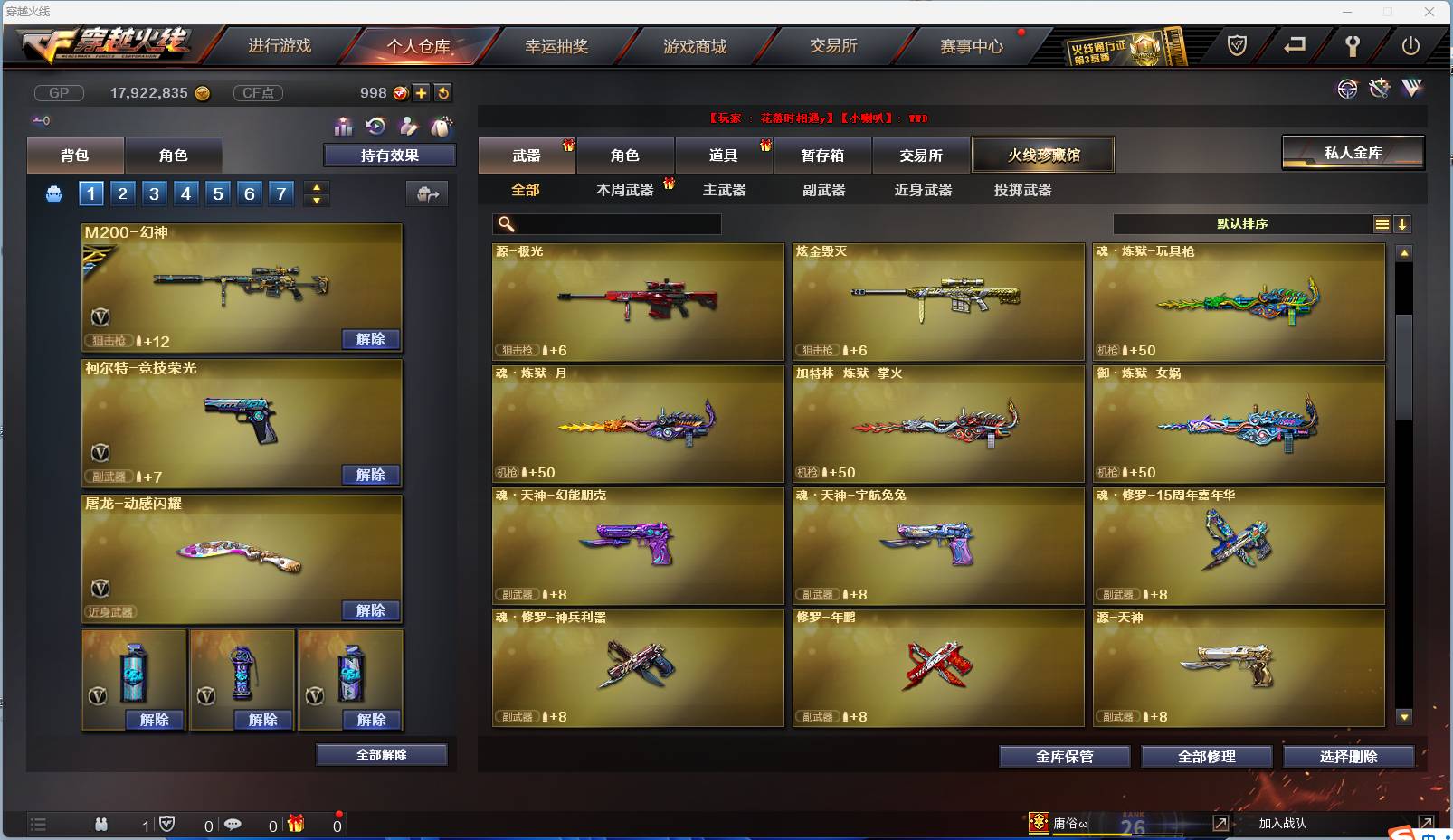Open the friends list icon on bottom bar
Screen dimensions: 1453x840
tap(102, 825)
